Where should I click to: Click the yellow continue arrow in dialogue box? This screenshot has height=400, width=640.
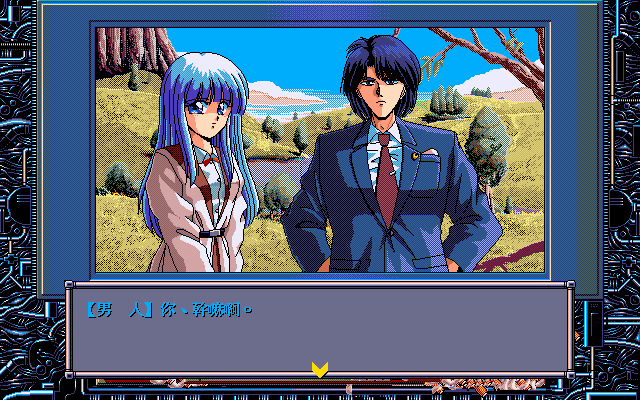[x=319, y=368]
